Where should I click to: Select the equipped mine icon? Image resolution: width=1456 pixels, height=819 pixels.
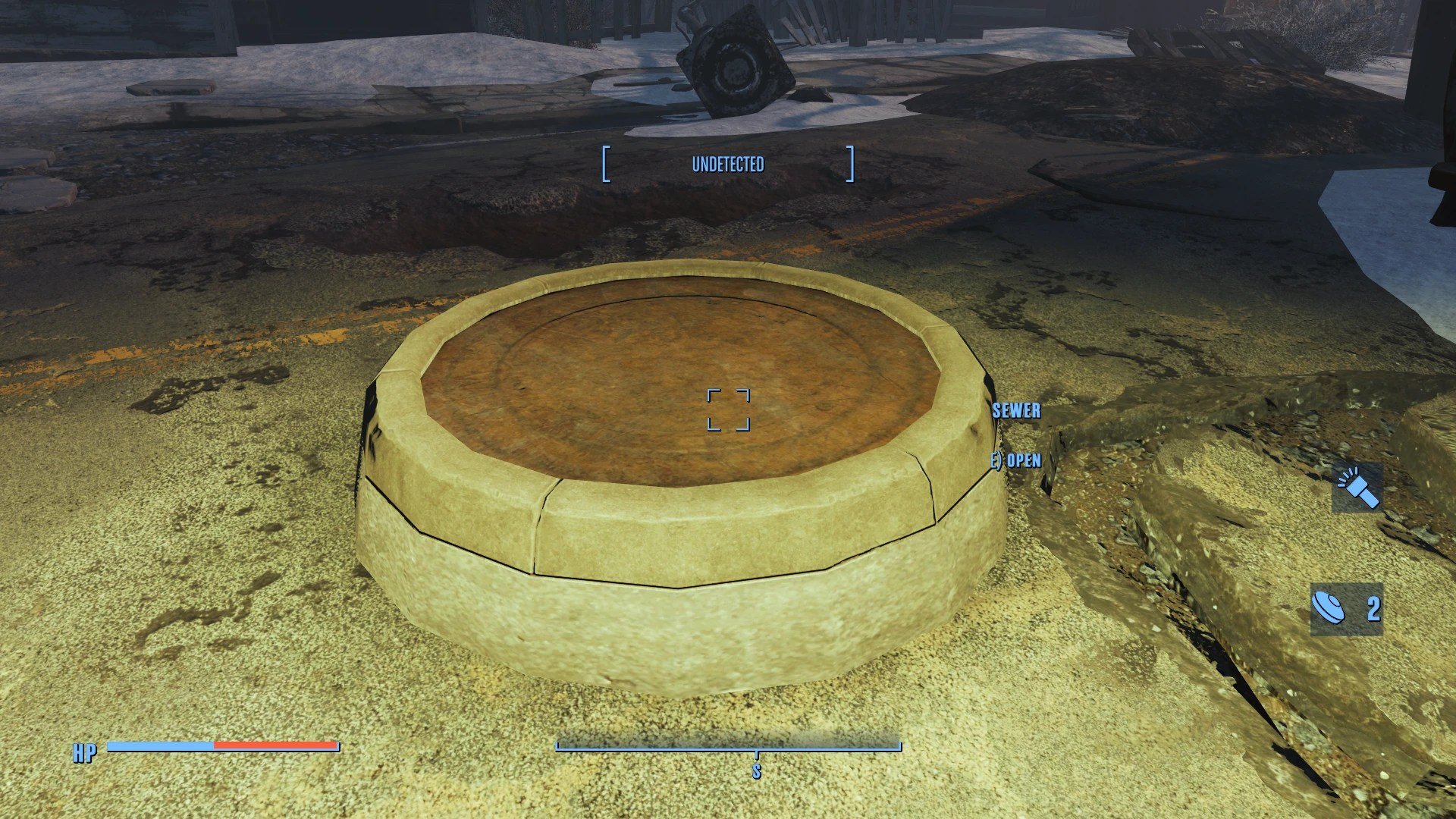tap(1329, 608)
